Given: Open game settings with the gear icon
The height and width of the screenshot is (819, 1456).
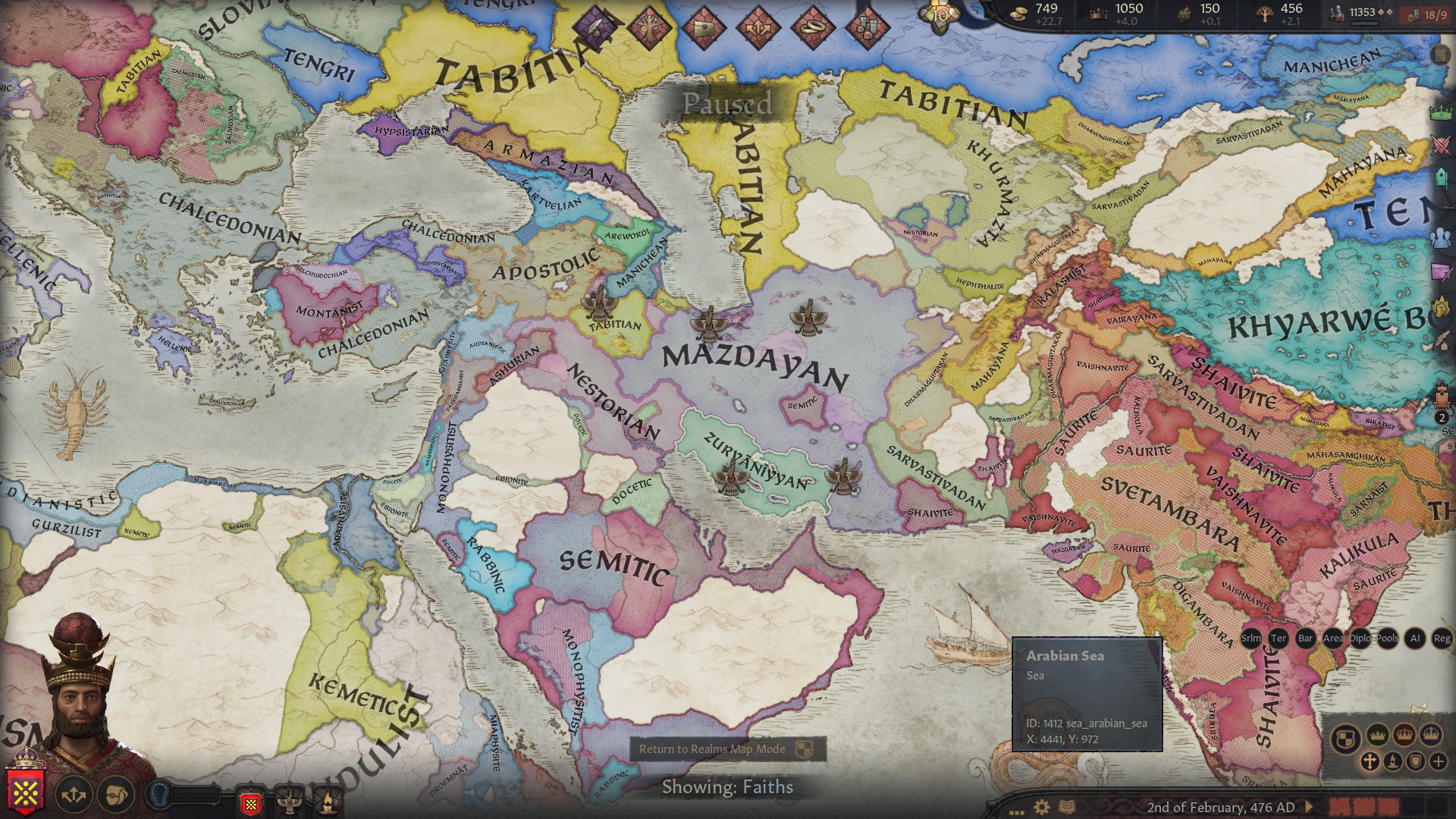Looking at the screenshot, I should coord(1041,806).
